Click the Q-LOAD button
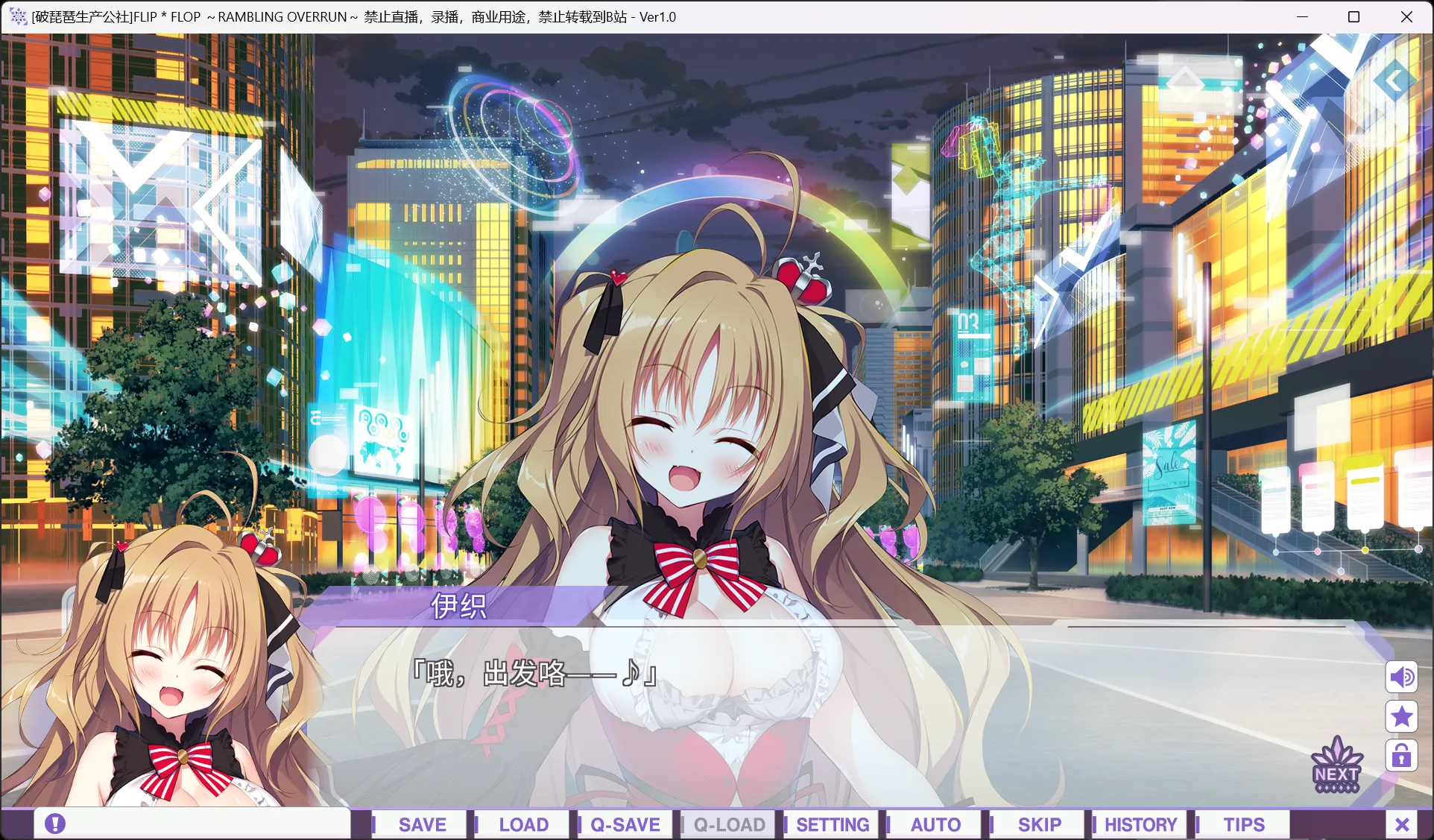The height and width of the screenshot is (840, 1434). tap(729, 824)
